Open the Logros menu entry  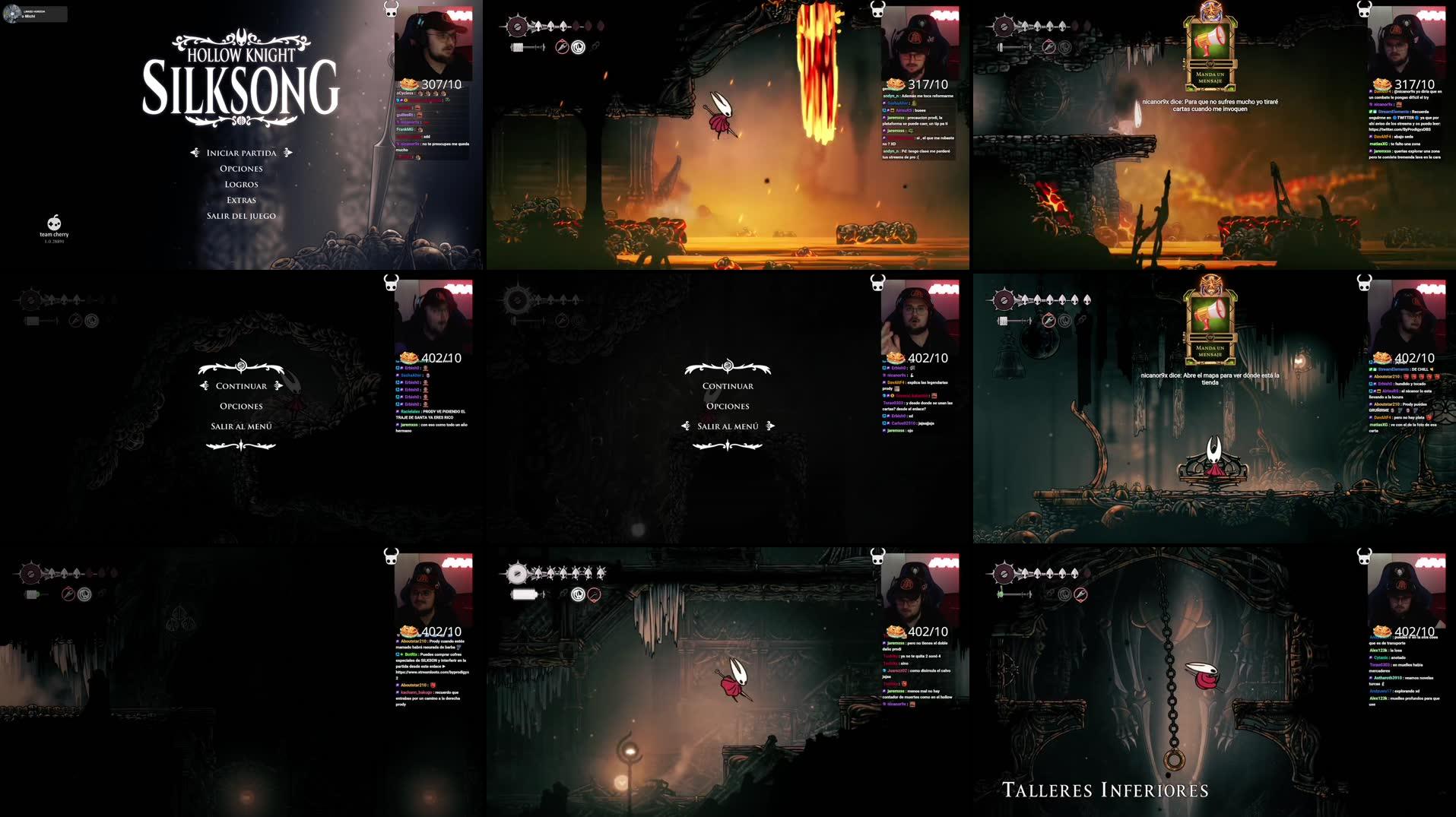242,183
